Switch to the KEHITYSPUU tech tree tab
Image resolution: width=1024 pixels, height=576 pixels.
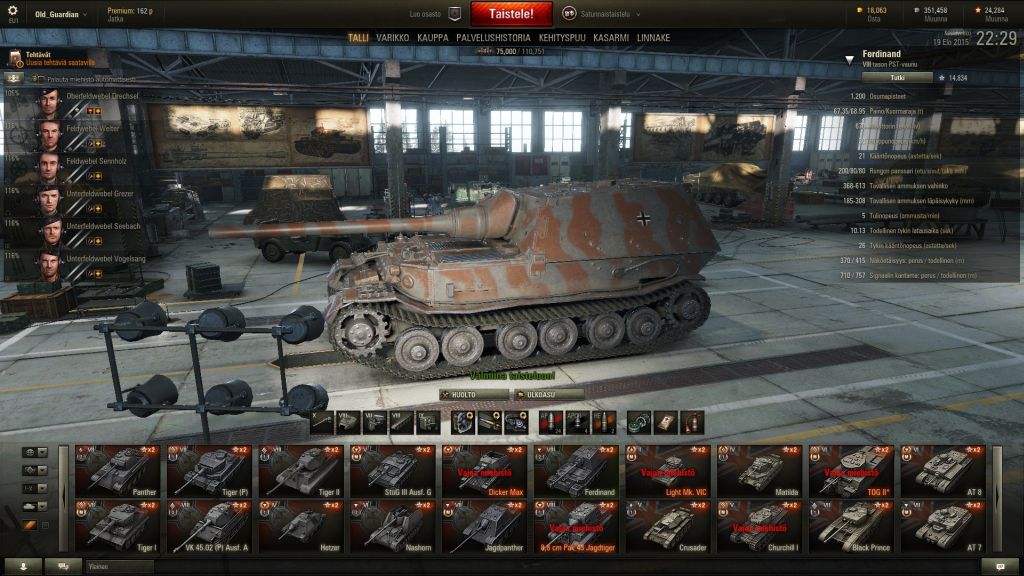tap(562, 38)
